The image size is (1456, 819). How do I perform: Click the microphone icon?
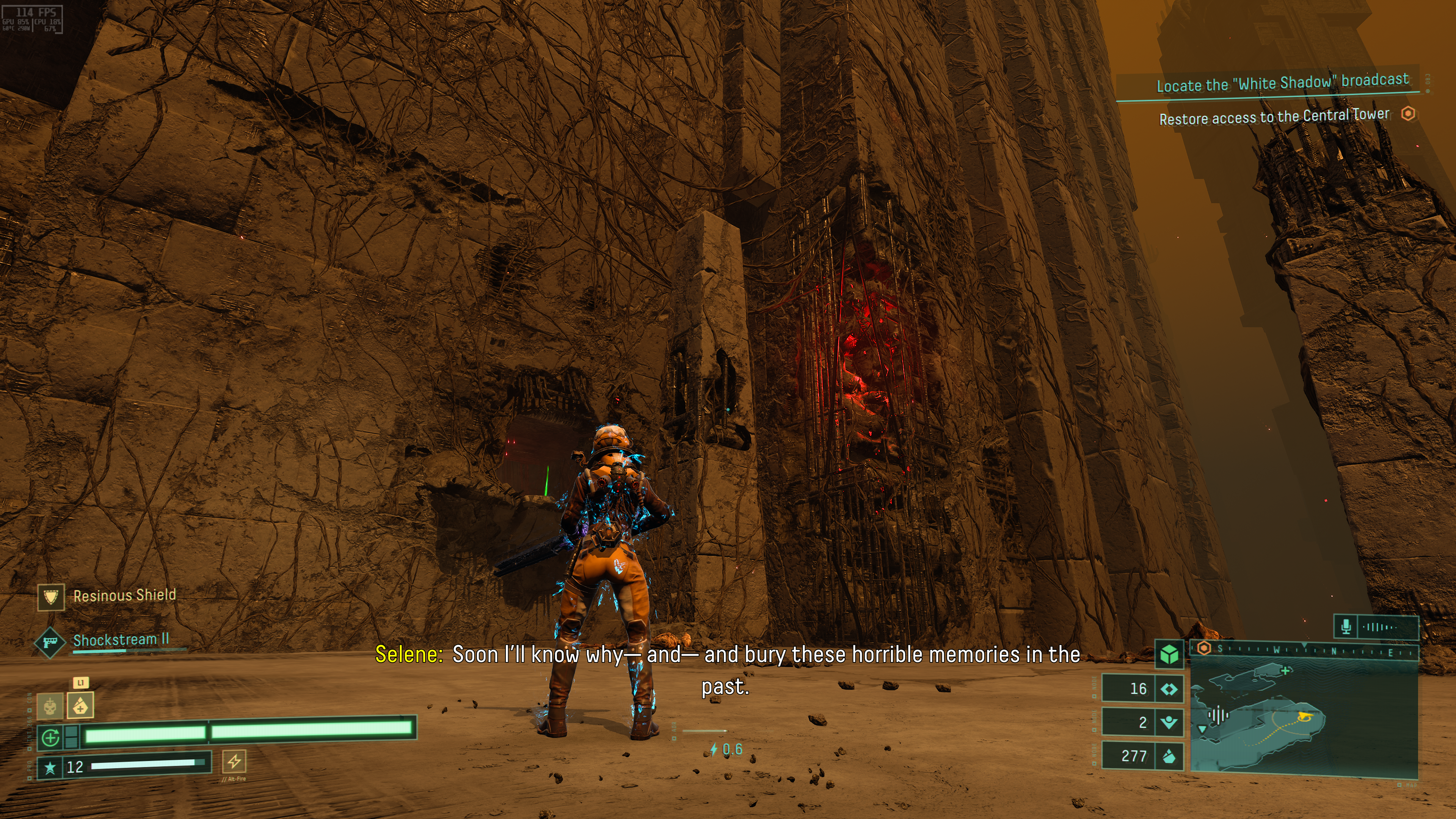pos(1346,626)
